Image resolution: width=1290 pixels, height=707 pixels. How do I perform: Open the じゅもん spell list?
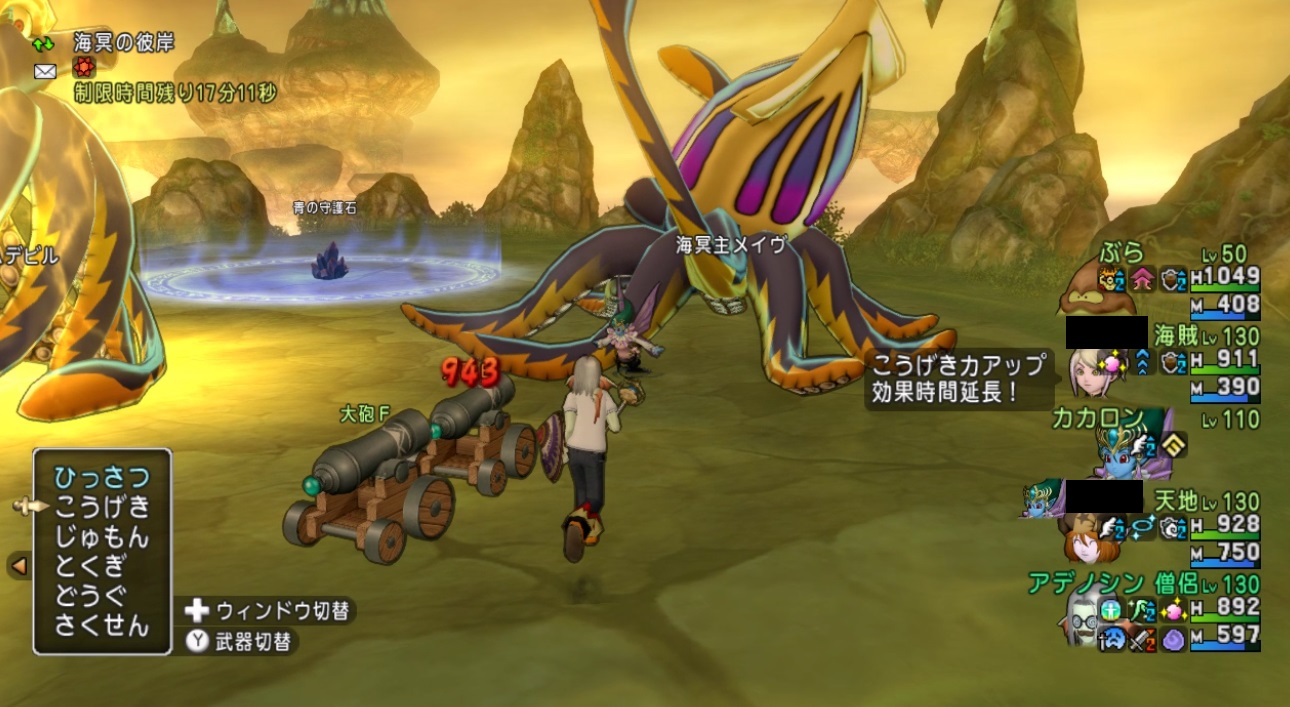pos(102,537)
